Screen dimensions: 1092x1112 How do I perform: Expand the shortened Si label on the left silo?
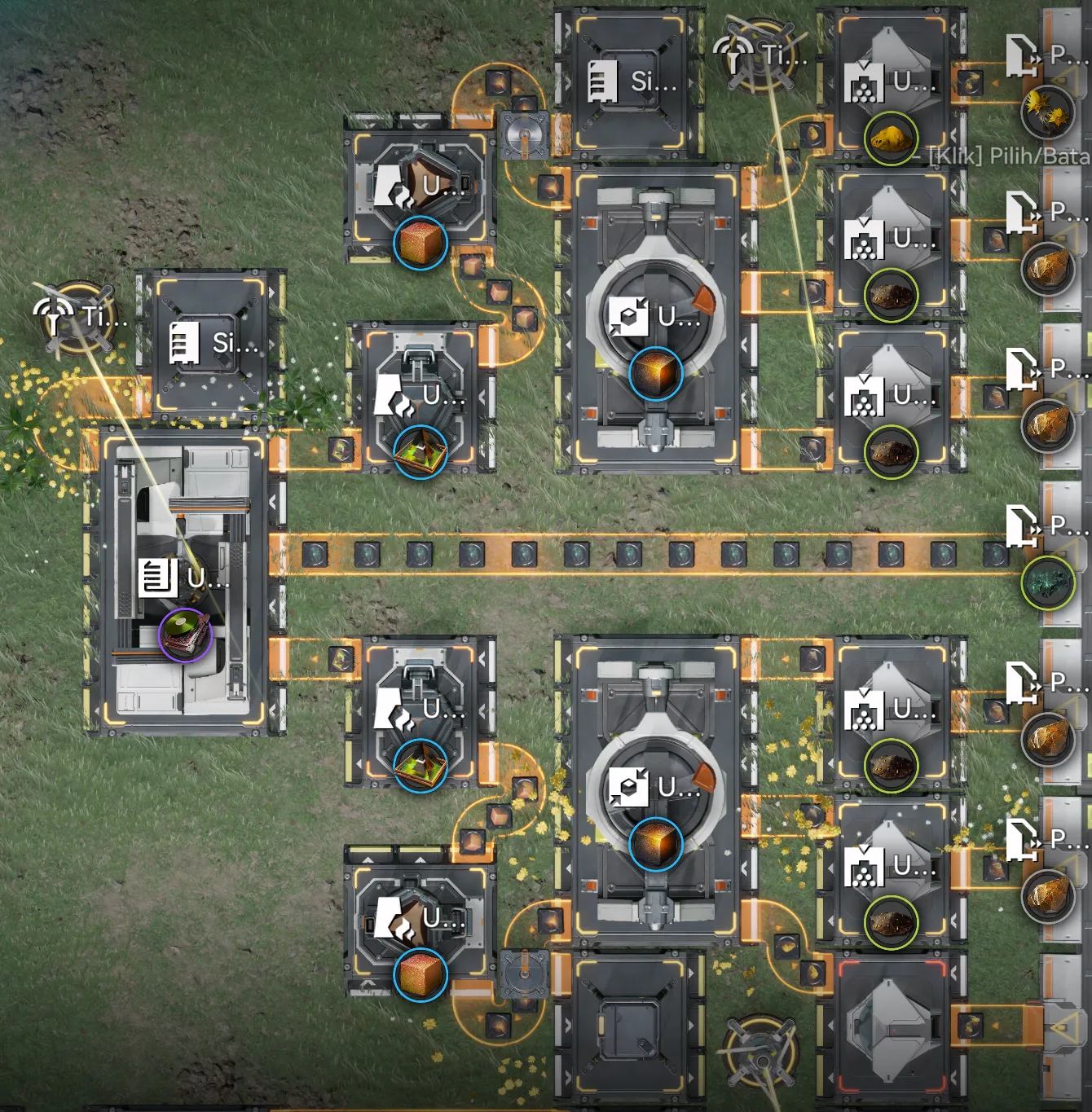[x=236, y=342]
